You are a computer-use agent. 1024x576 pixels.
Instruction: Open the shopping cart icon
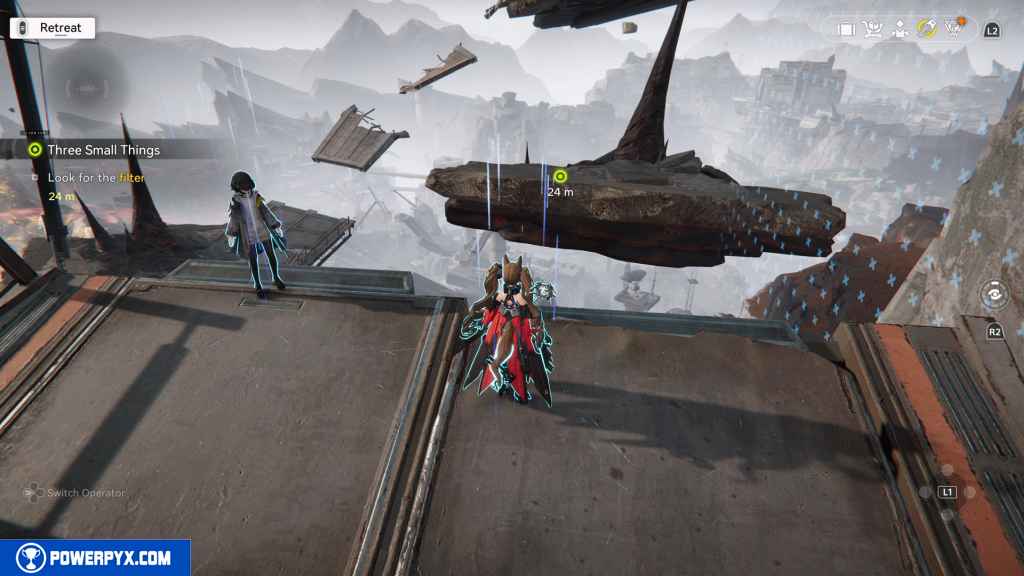pos(873,30)
